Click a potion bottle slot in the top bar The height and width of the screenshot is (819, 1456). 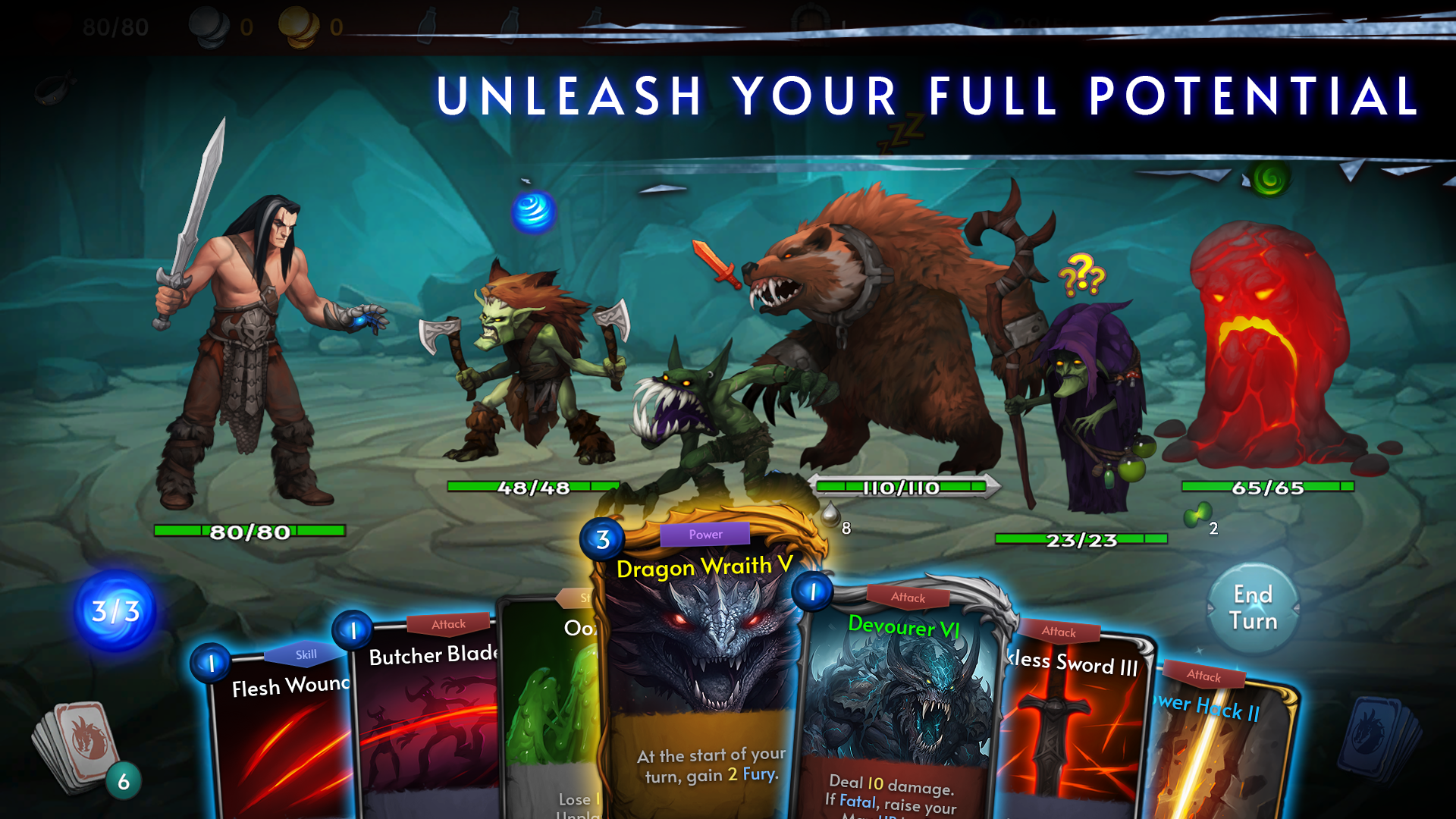tap(428, 23)
